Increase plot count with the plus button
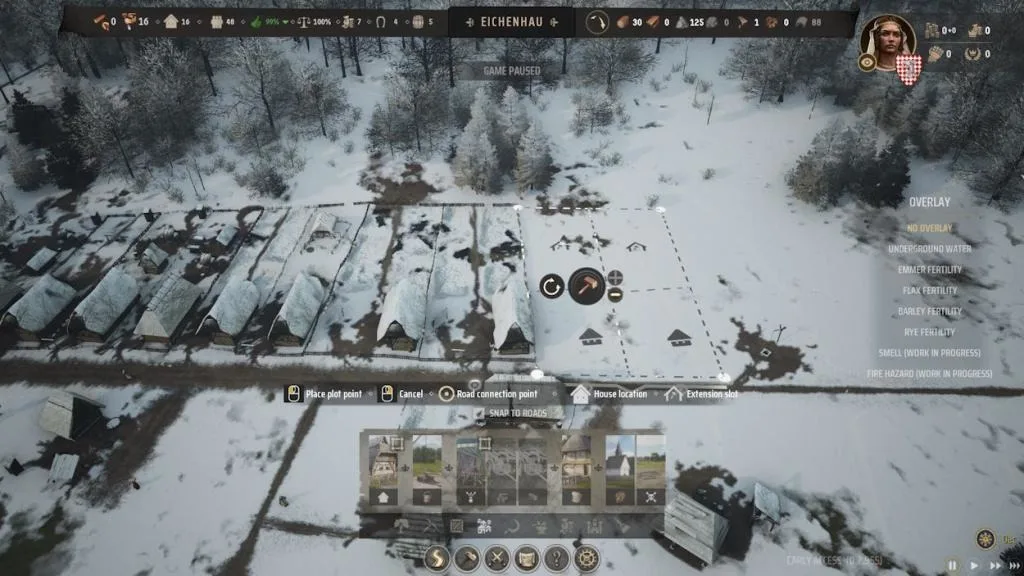Screen dimensions: 1024x576 pos(614,277)
